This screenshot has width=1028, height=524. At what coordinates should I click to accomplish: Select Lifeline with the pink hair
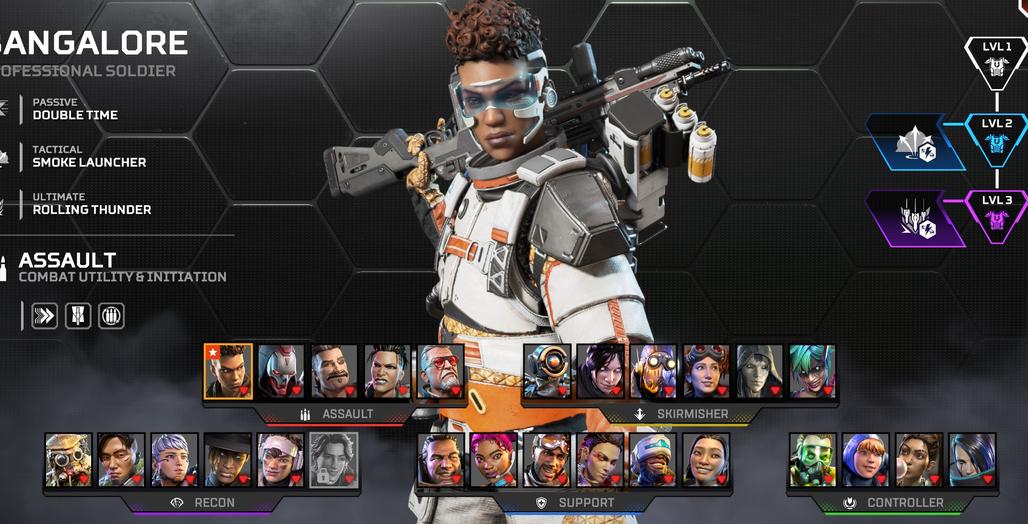pos(494,459)
